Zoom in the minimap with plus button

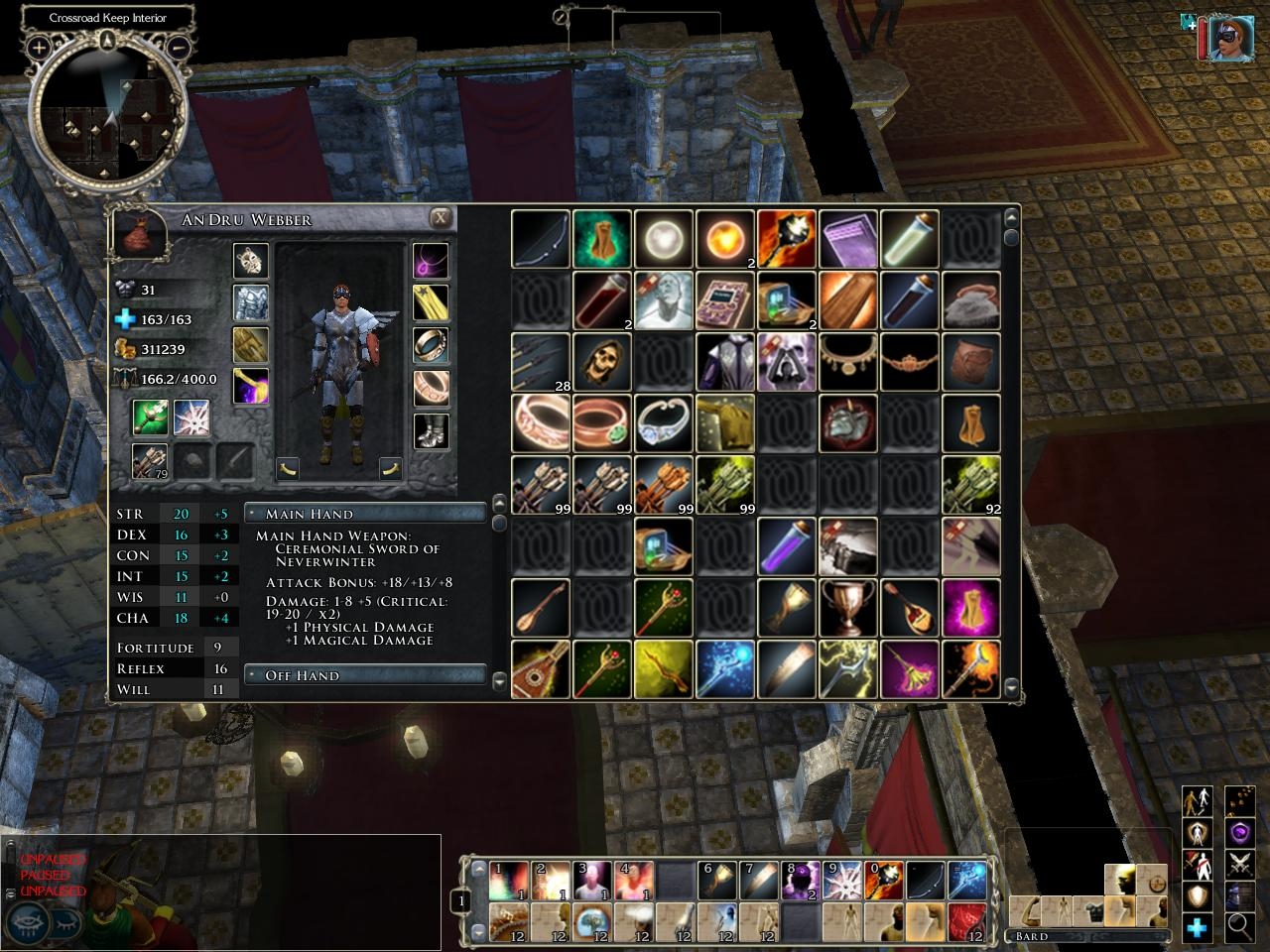coord(39,47)
